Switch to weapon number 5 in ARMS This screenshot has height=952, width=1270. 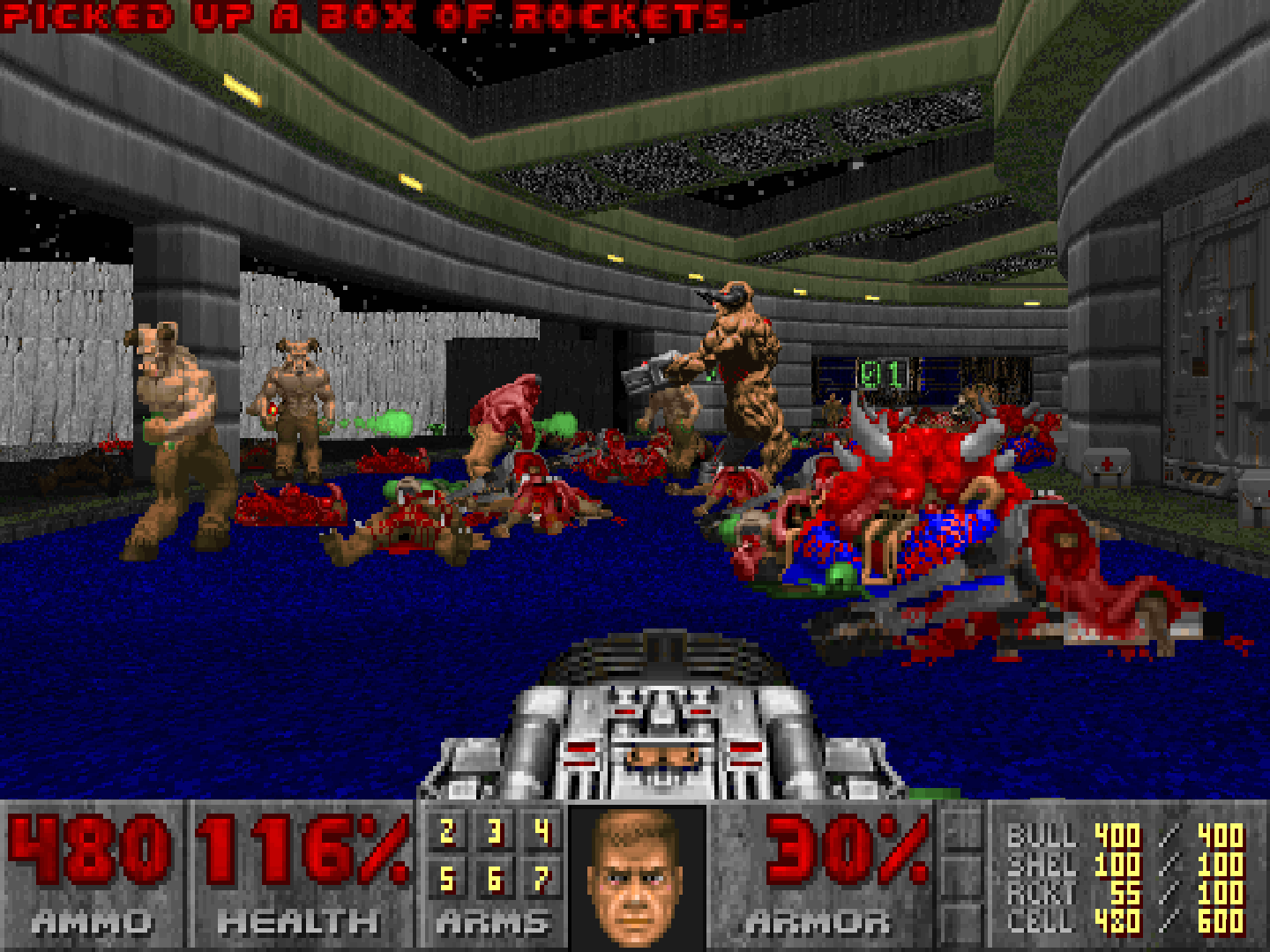447,879
